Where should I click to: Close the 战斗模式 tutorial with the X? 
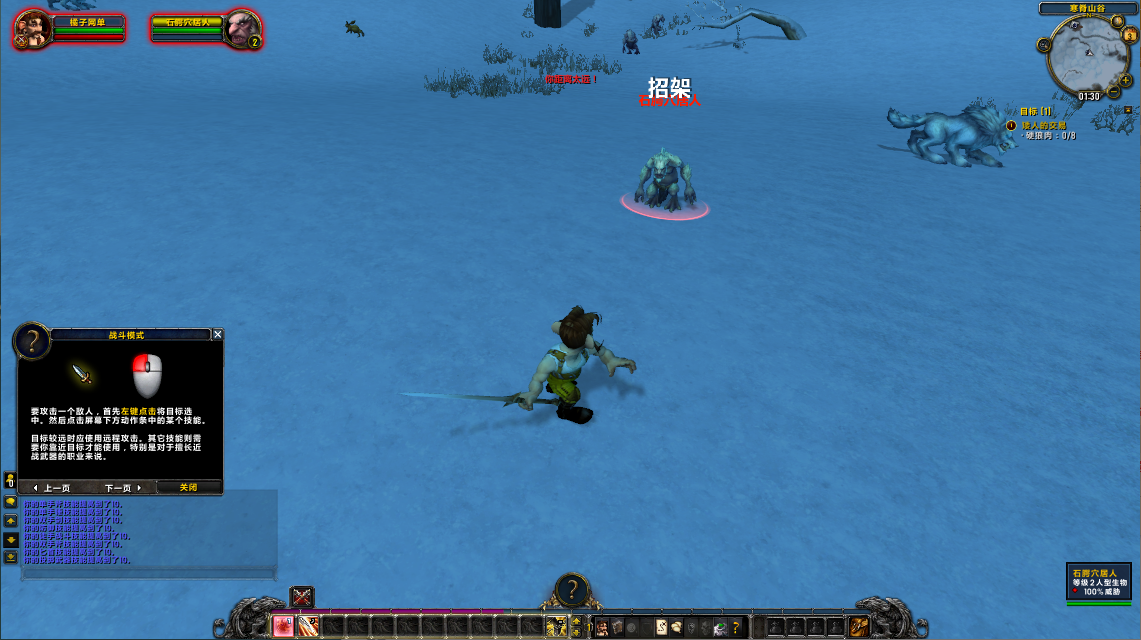(218, 335)
